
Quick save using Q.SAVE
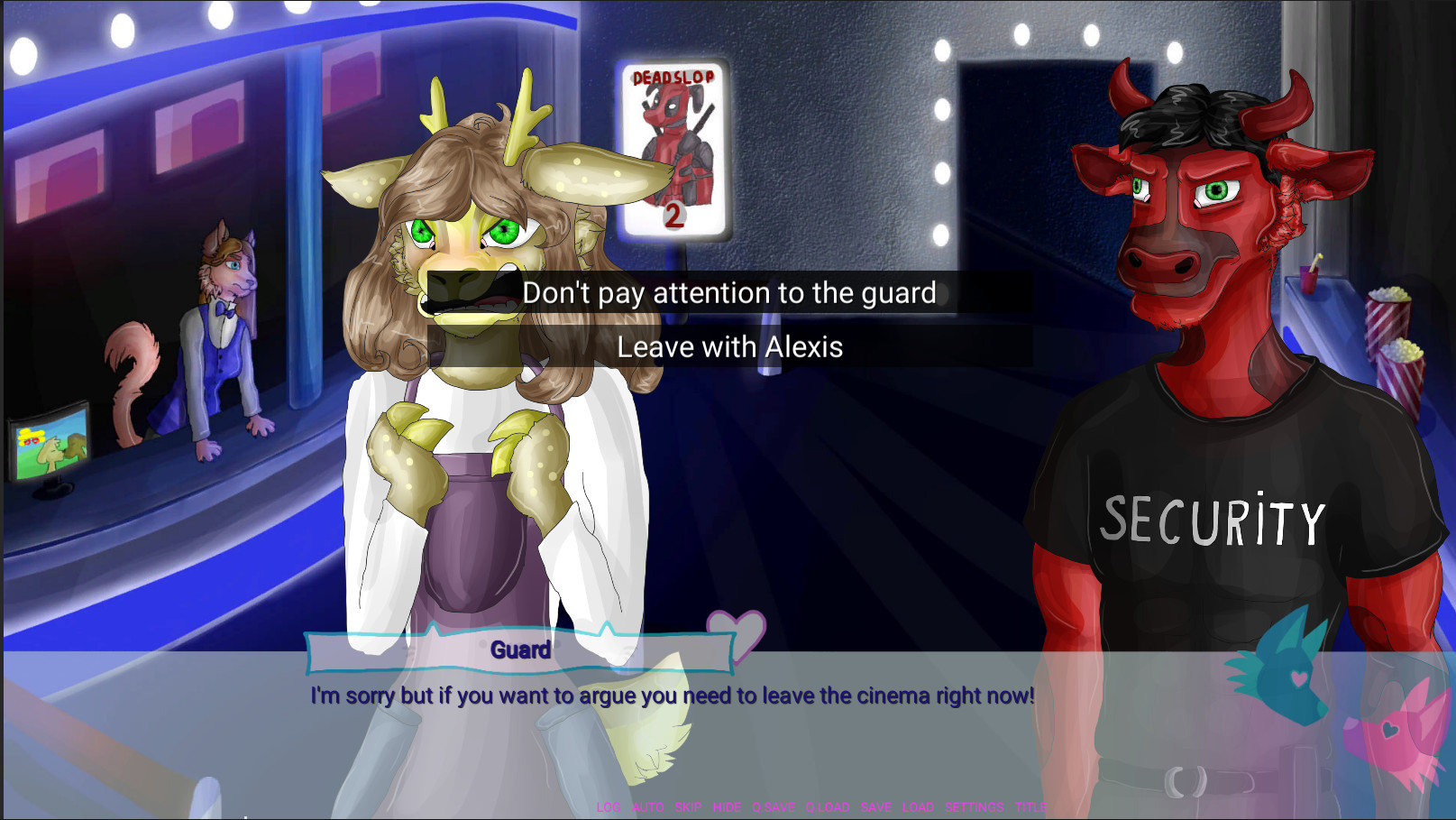pos(774,807)
